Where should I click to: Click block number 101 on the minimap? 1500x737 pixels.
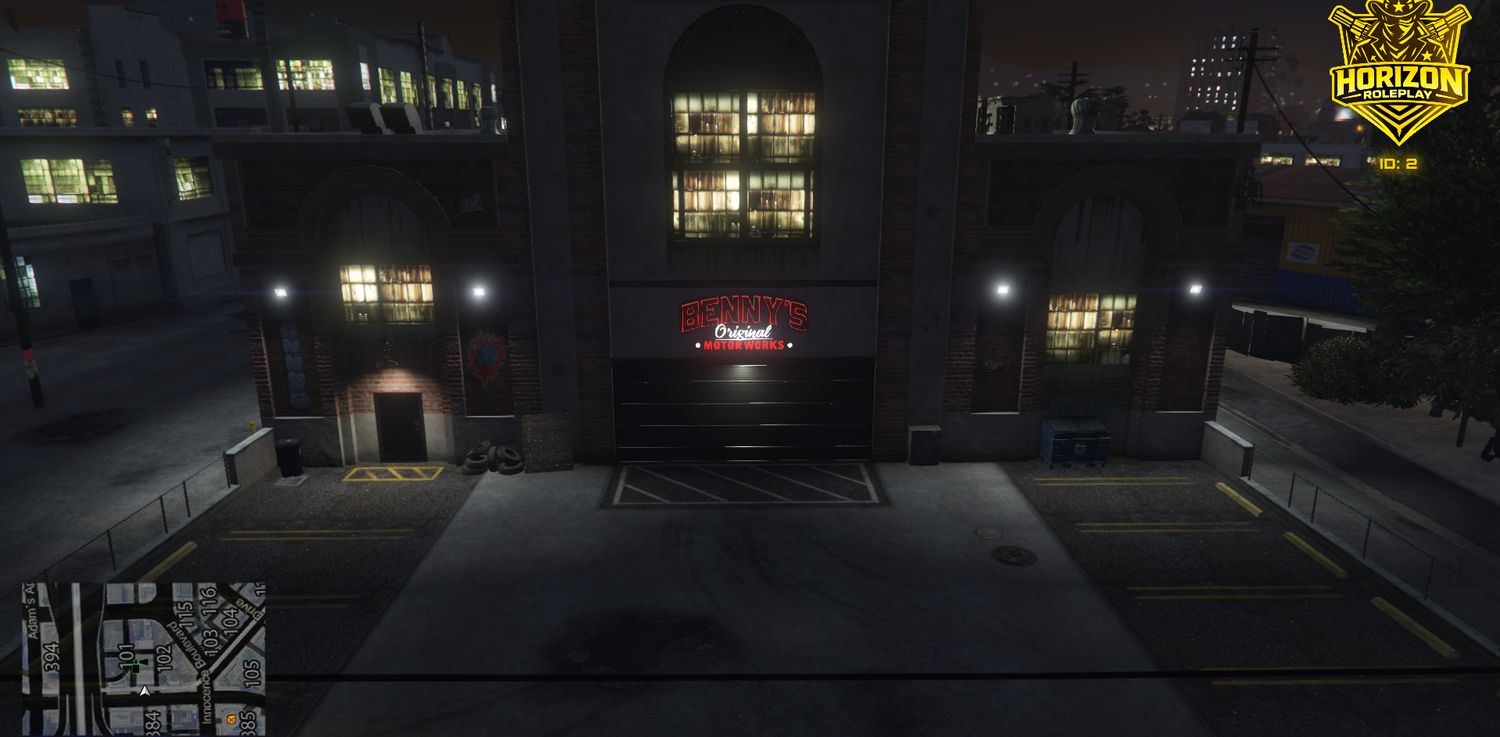click(x=126, y=655)
